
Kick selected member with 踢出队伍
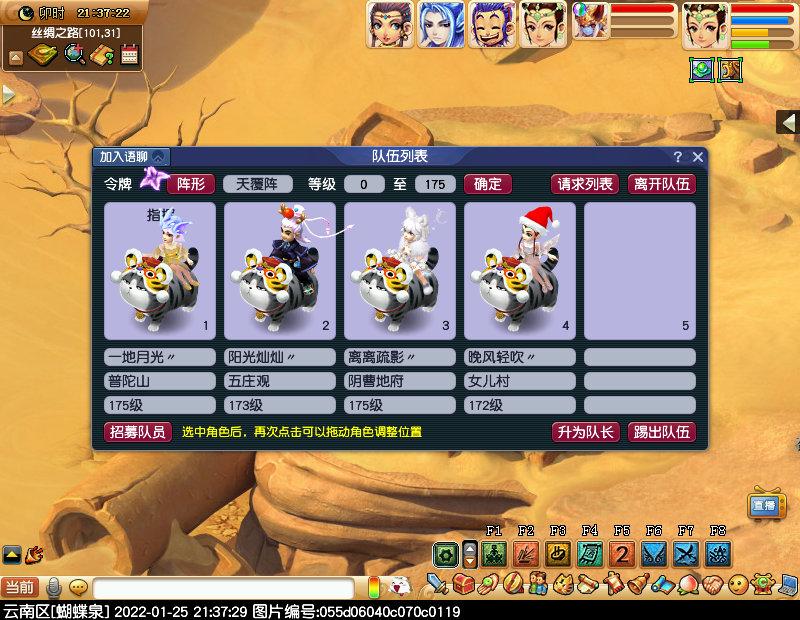click(x=661, y=432)
